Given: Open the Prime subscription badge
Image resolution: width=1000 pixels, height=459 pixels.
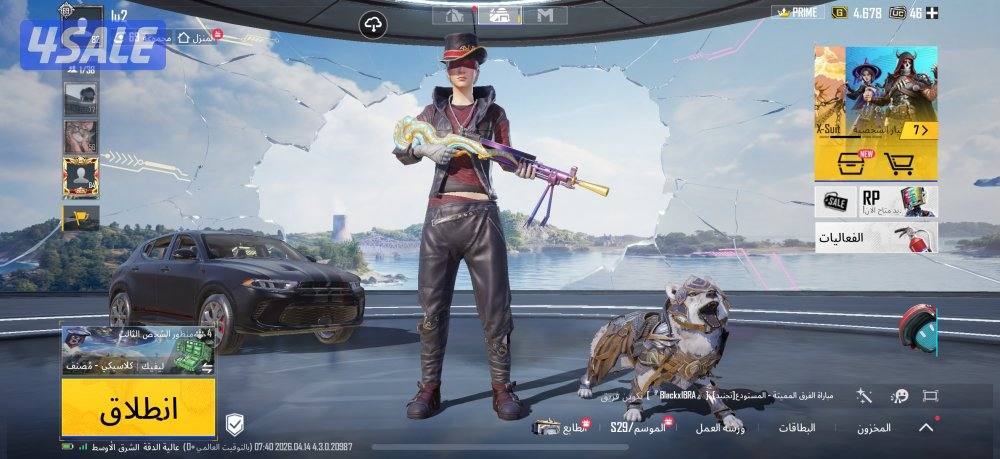Looking at the screenshot, I should coord(797,12).
